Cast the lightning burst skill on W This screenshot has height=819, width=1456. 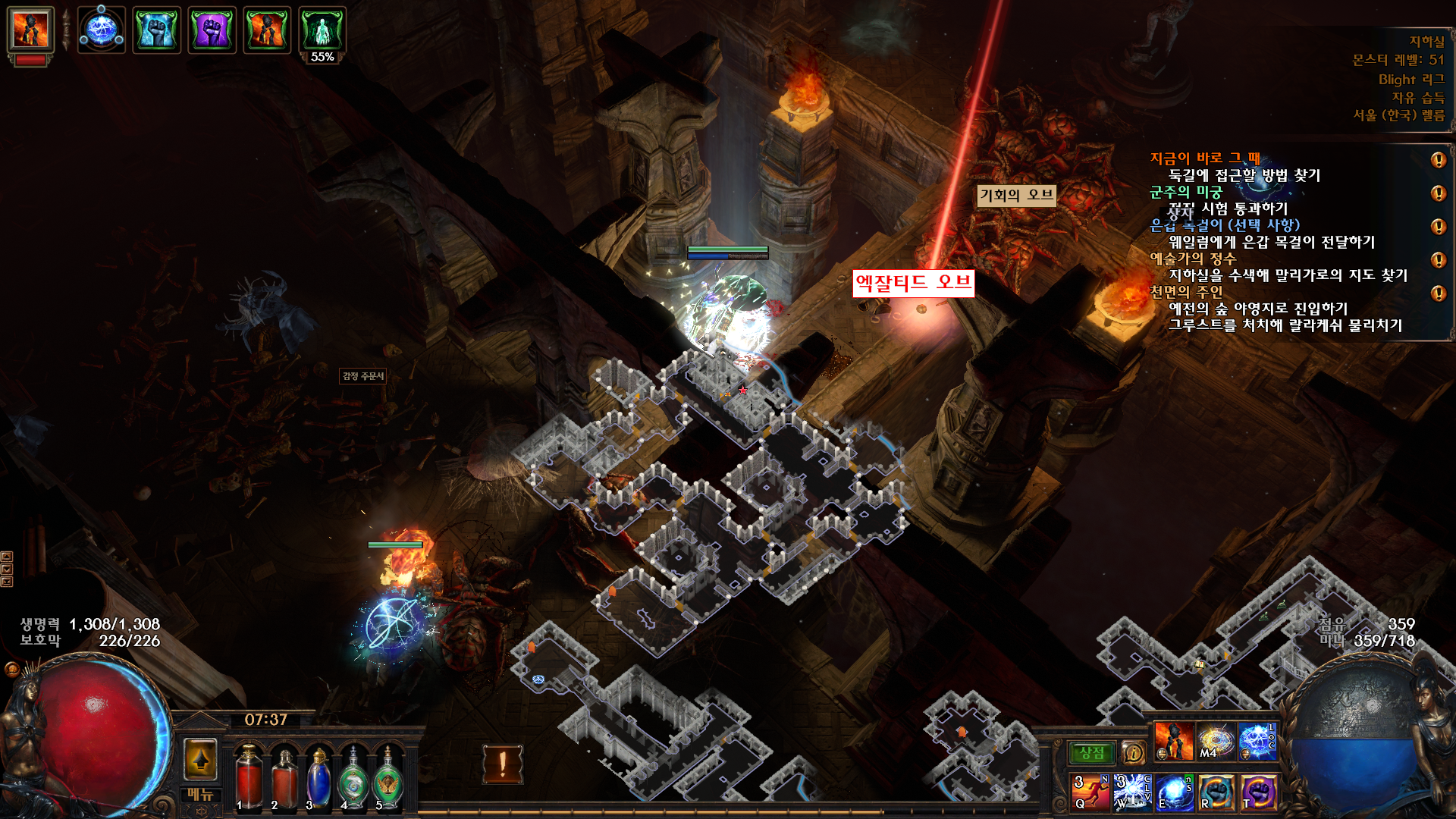[1132, 792]
